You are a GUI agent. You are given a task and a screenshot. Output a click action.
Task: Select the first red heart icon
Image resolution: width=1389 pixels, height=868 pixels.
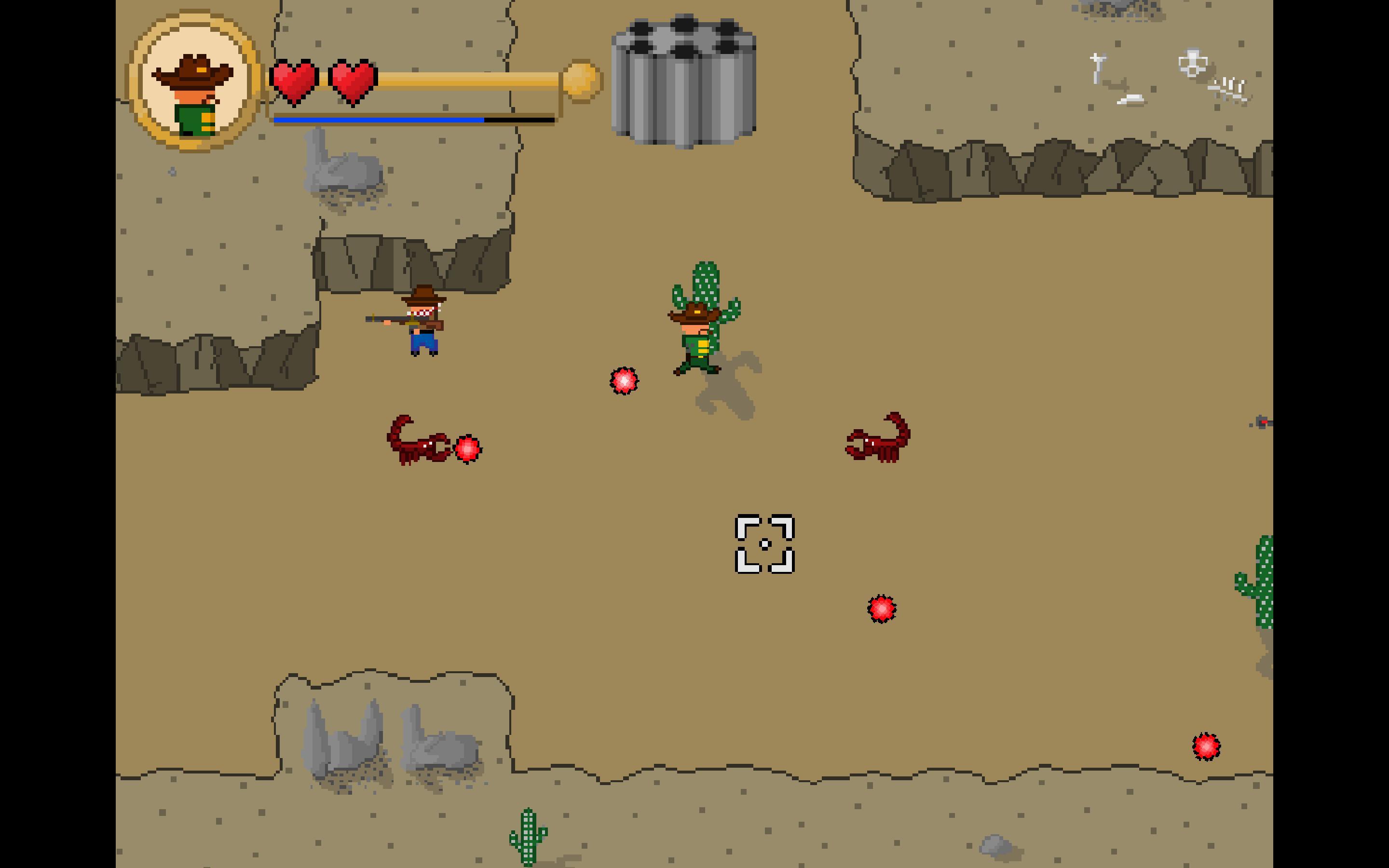pos(294,78)
